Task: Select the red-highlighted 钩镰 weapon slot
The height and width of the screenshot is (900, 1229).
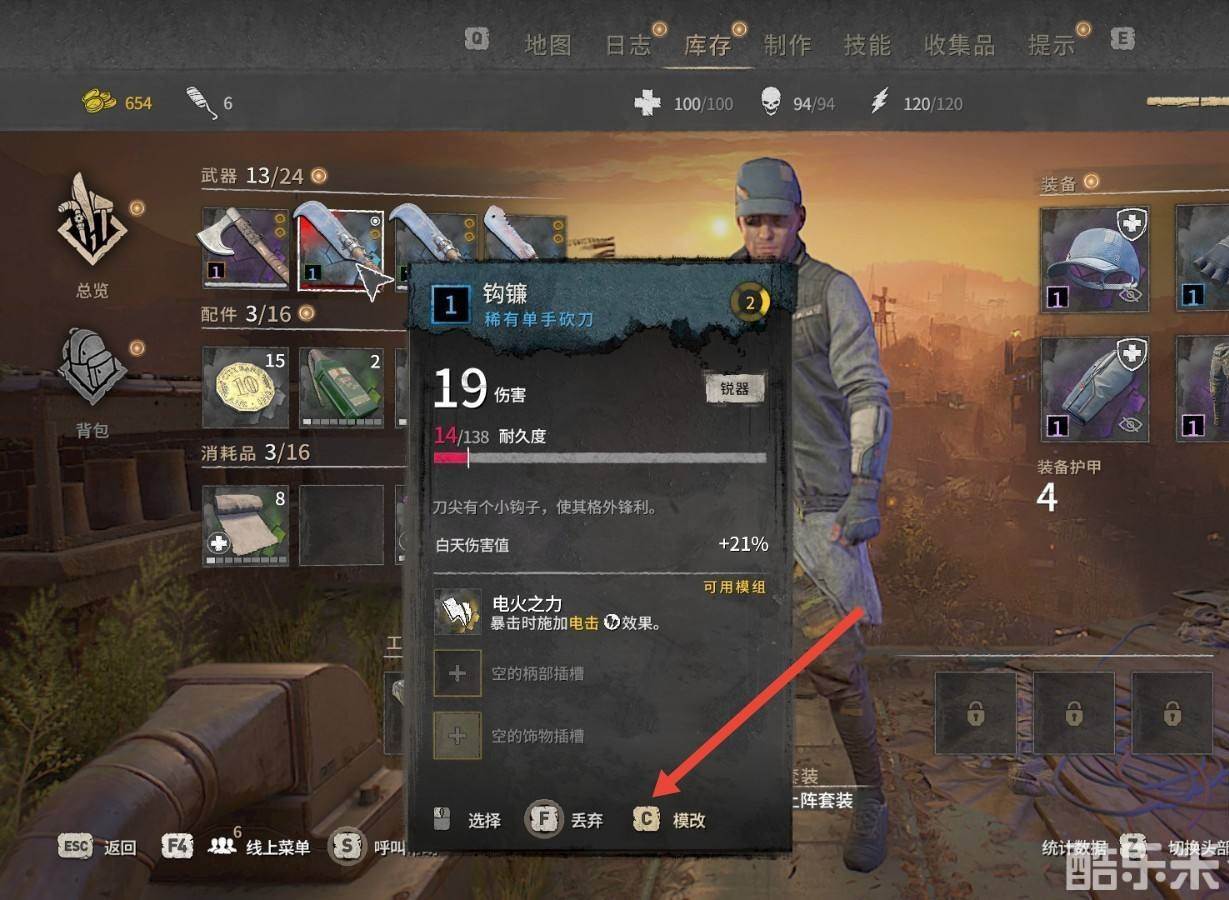Action: [340, 247]
